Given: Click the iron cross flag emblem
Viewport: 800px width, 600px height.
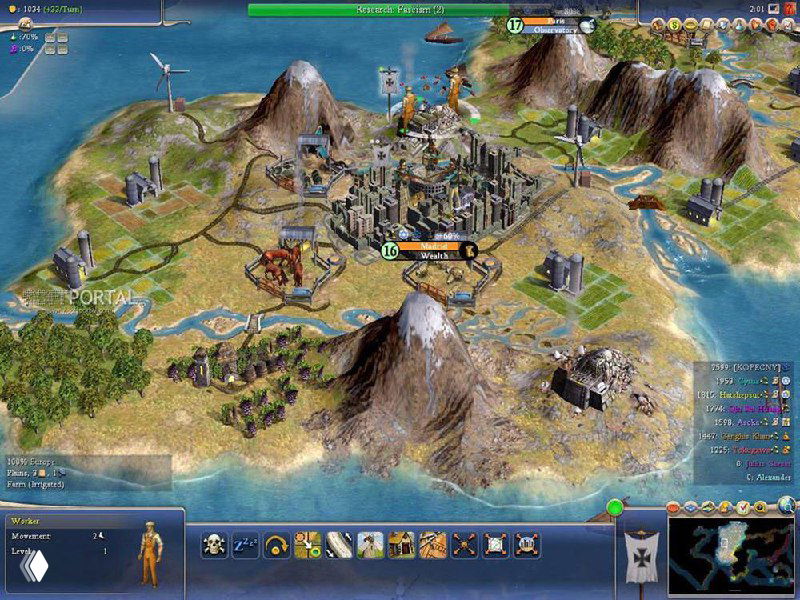Looking at the screenshot, I should (639, 555).
